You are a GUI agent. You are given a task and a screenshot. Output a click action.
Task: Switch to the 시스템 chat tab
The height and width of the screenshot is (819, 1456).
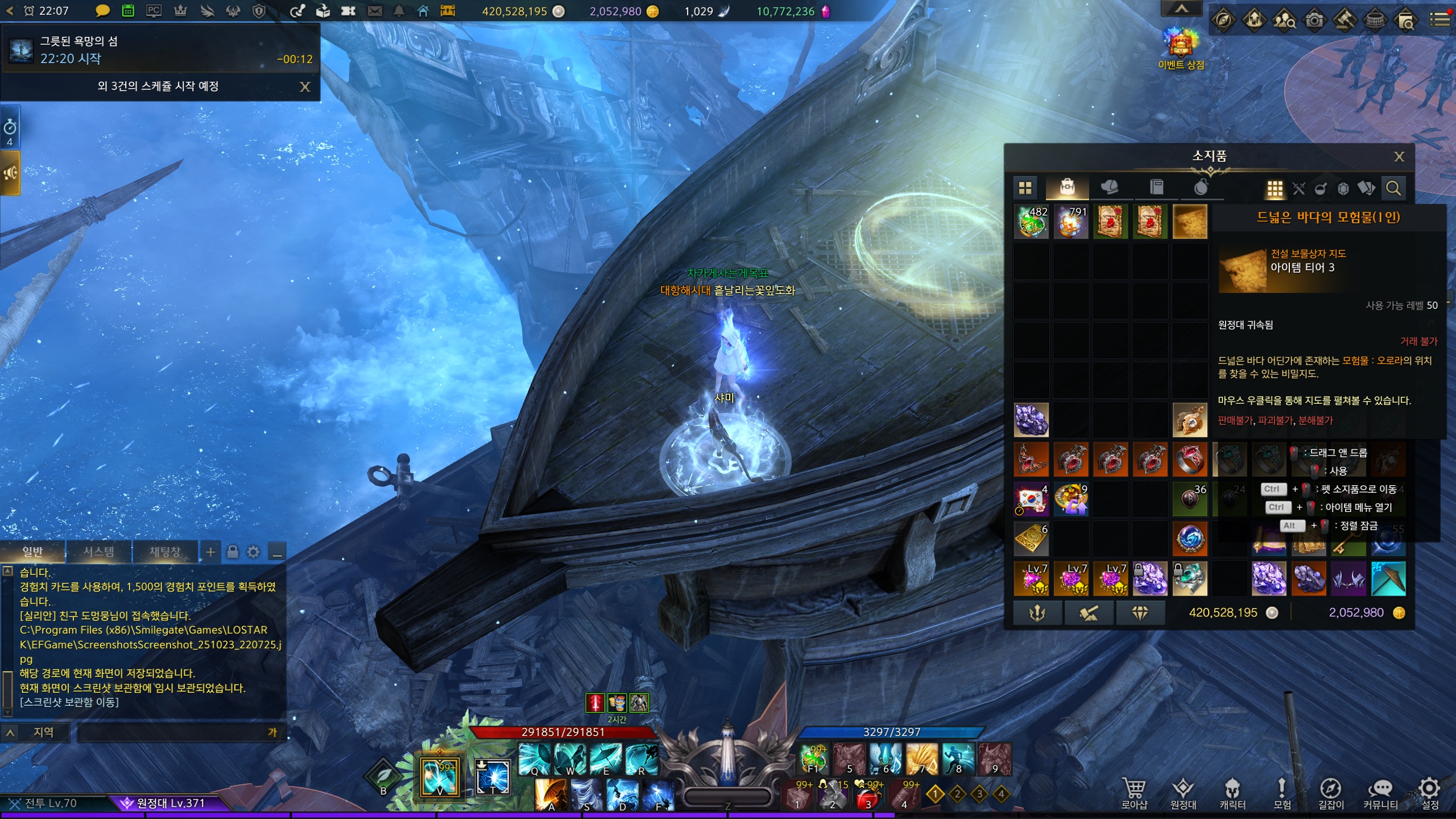[x=98, y=552]
